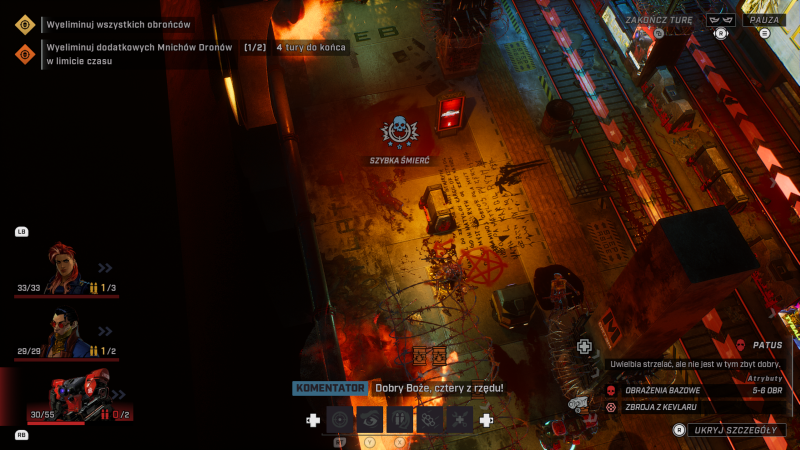
Task: Click the Szybka Śmierć skull enemy marker
Action: (x=399, y=131)
